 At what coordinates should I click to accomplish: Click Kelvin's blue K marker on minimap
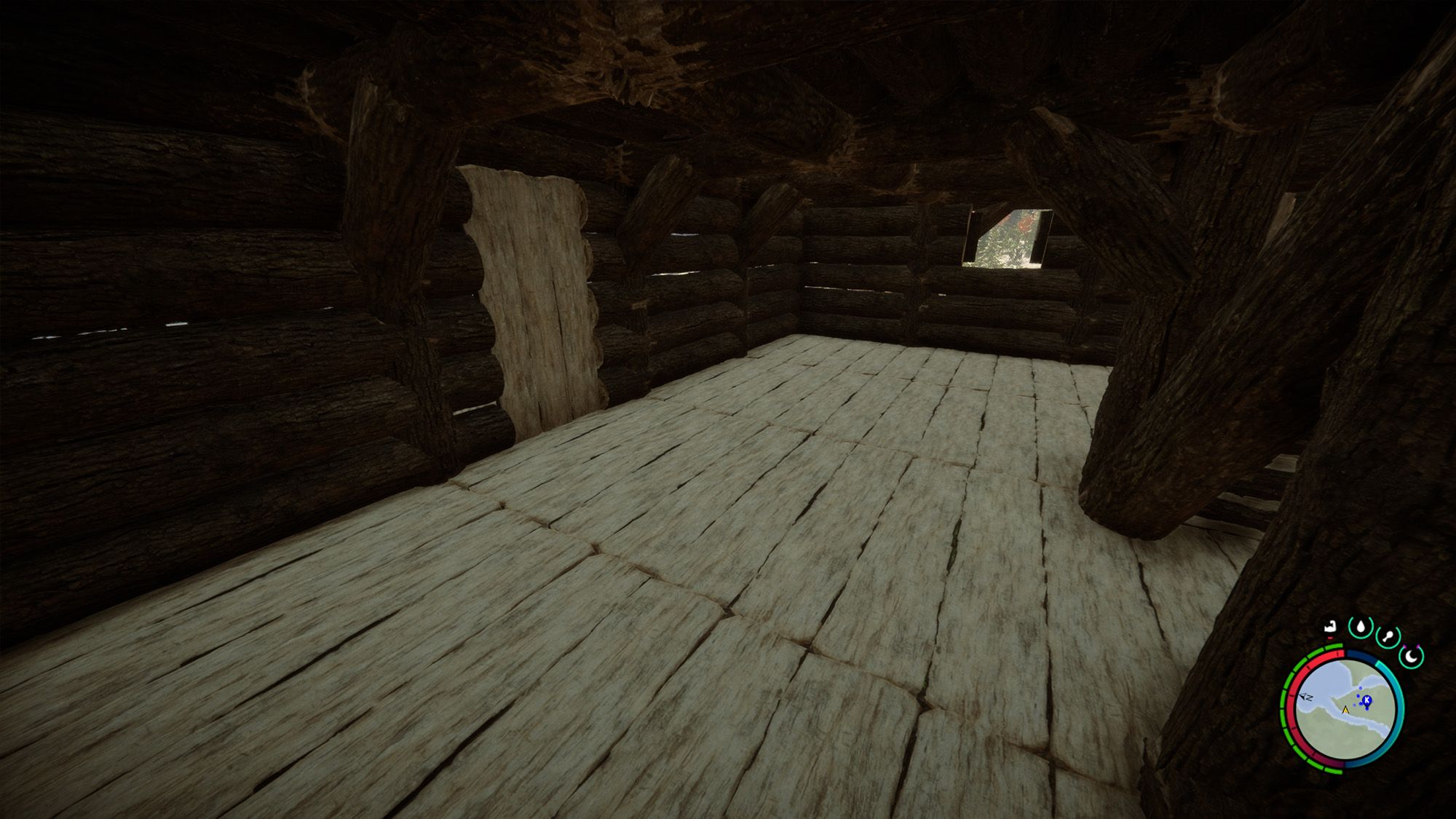[1367, 700]
